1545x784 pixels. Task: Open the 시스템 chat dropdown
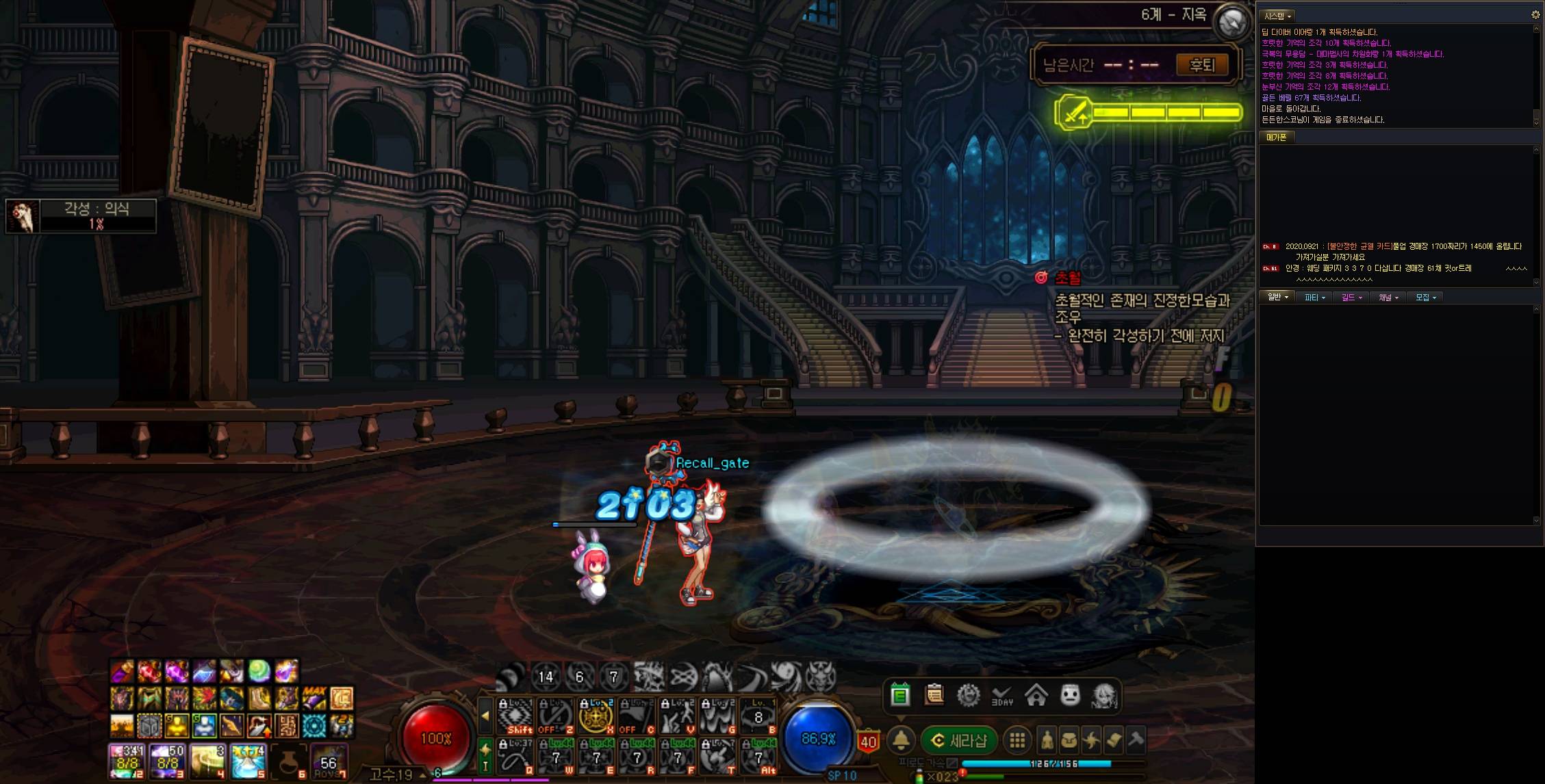[x=1277, y=16]
